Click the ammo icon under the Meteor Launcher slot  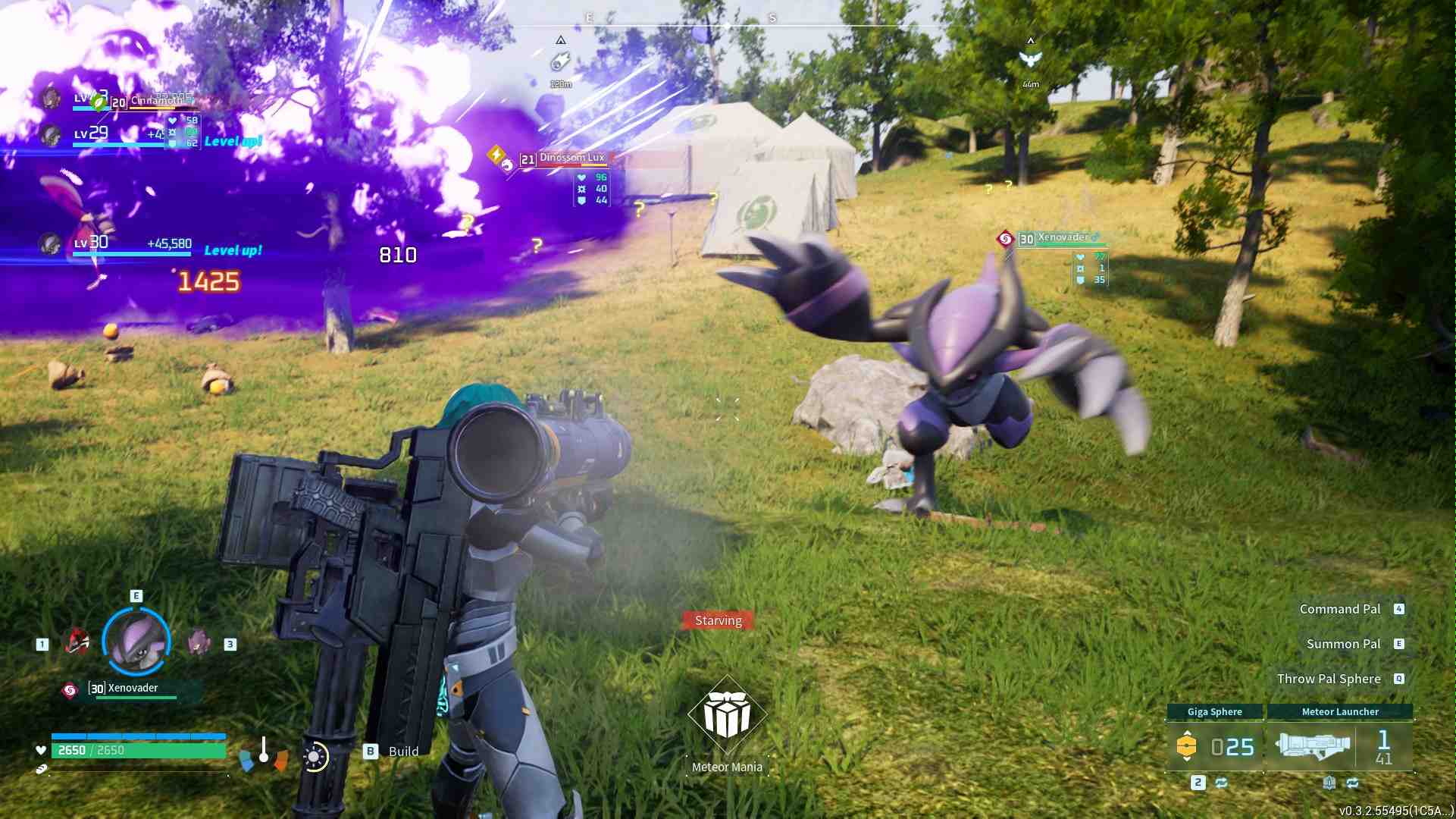(1329, 784)
